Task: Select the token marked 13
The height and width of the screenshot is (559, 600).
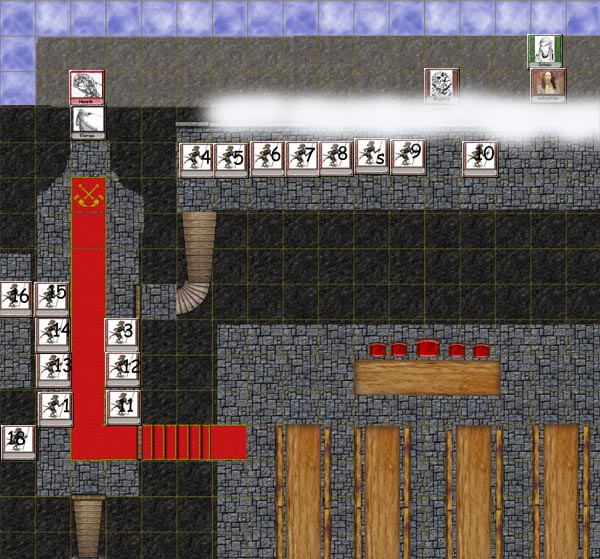Action: pos(54,368)
